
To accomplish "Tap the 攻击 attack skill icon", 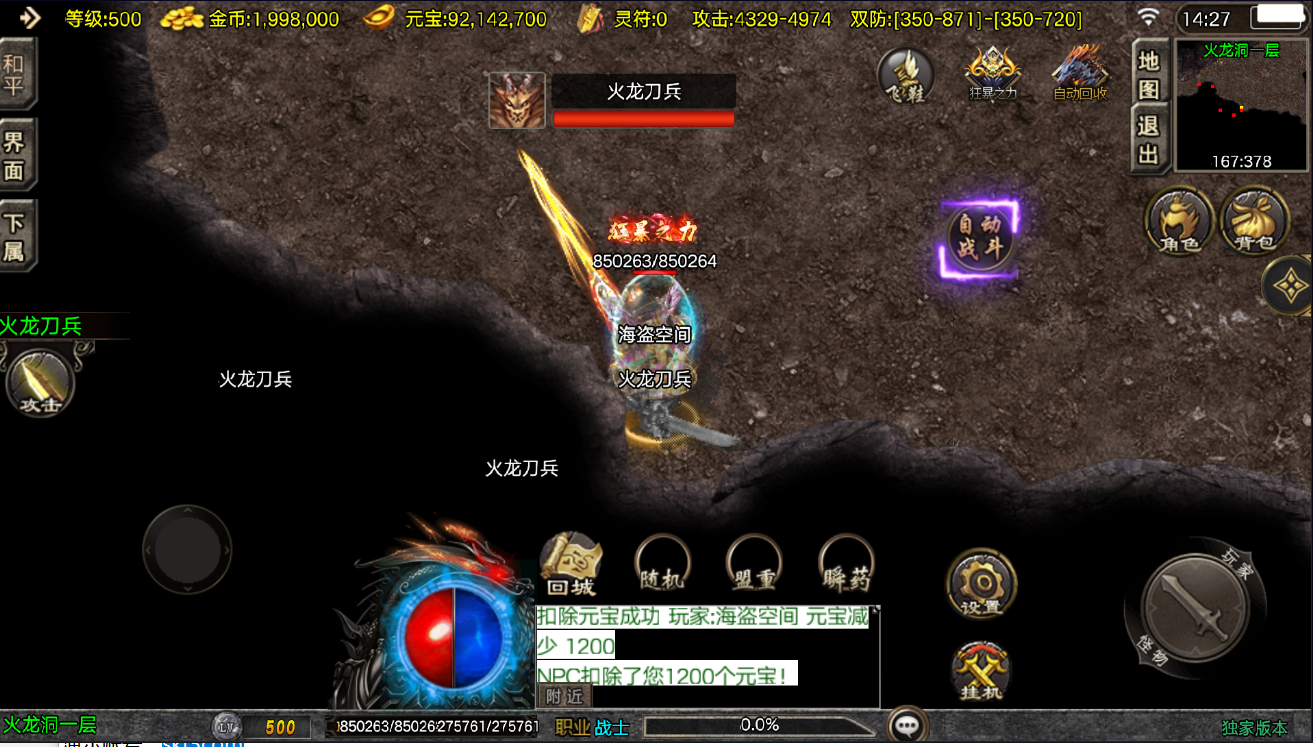I will pos(40,383).
